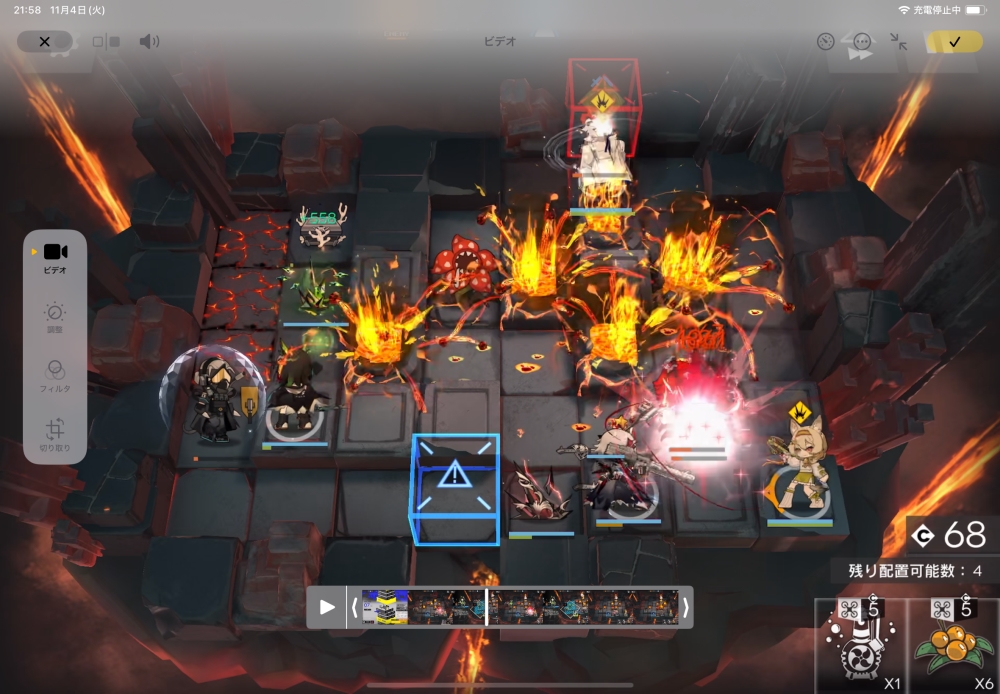Play the video from the editor timeline
The image size is (1000, 694).
point(327,607)
